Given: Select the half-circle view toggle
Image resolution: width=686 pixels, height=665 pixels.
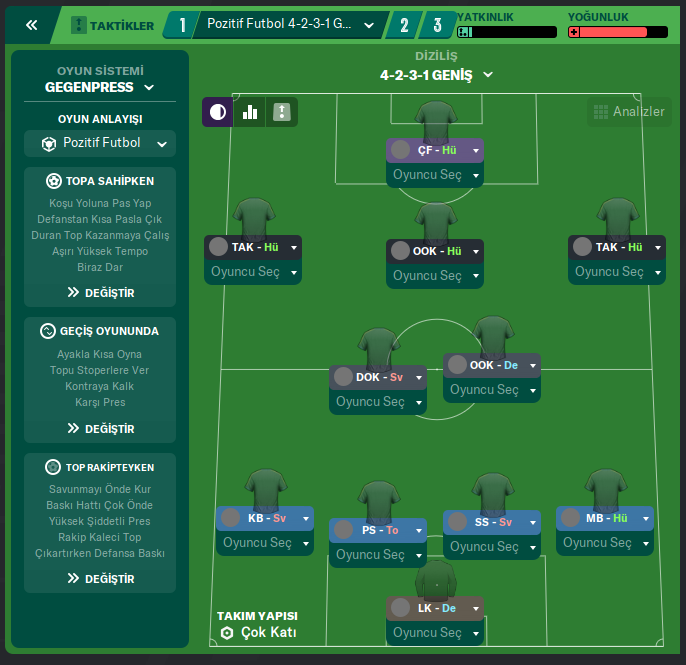Looking at the screenshot, I should click(217, 112).
